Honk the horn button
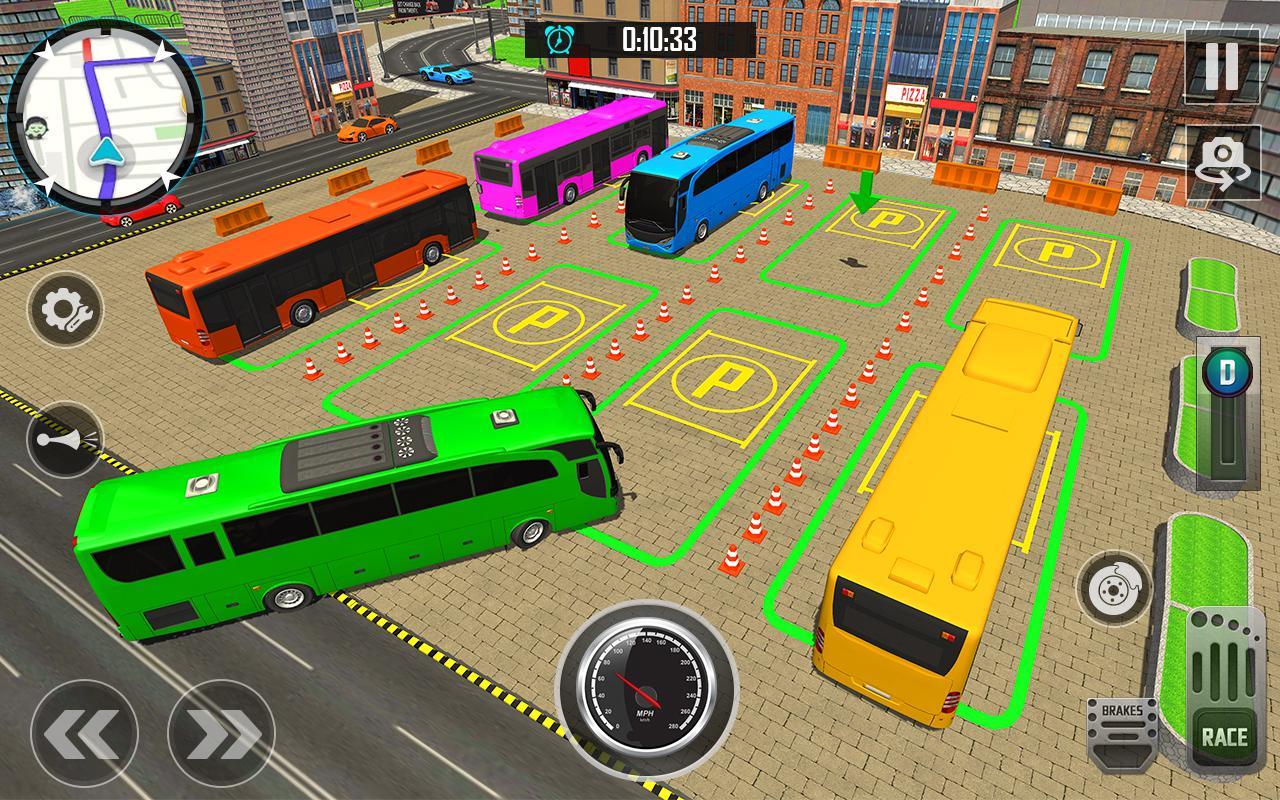Screen dimensions: 1280x800 65,439
